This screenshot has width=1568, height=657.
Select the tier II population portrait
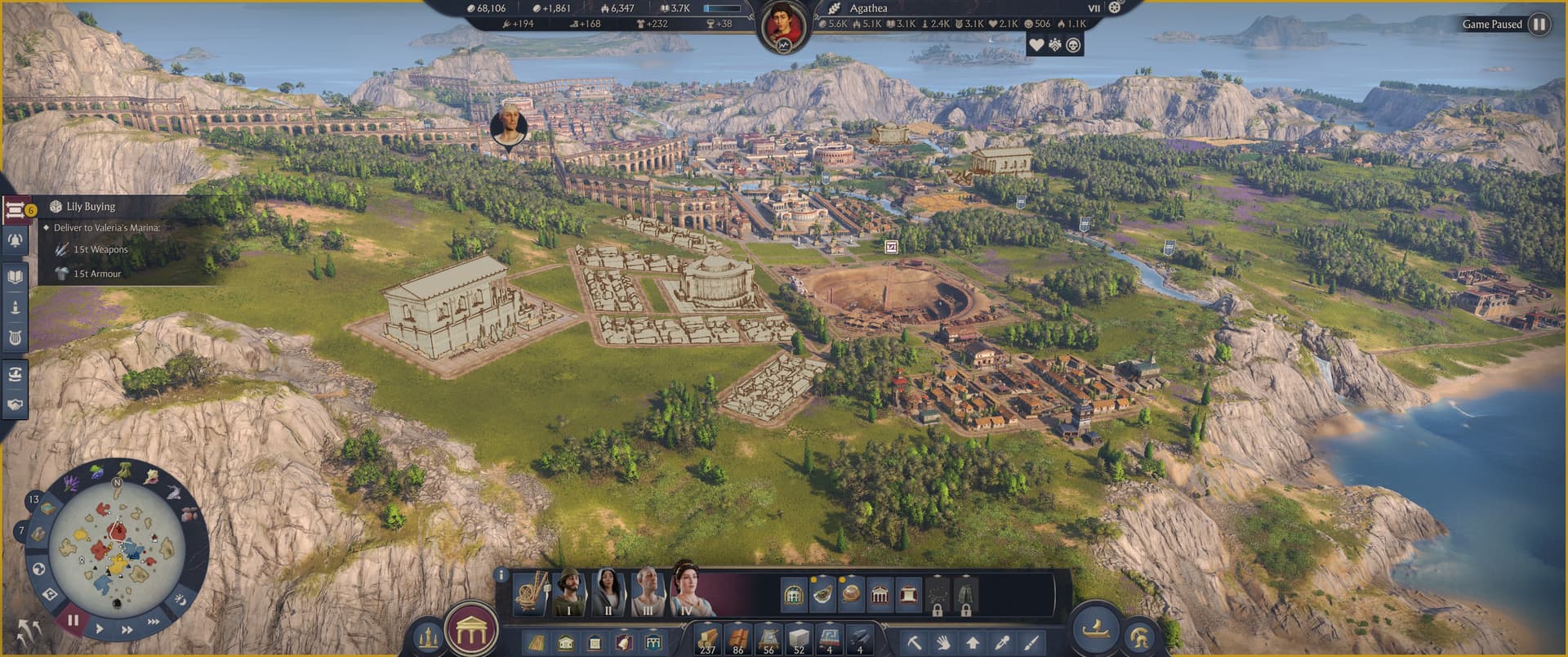pos(608,594)
